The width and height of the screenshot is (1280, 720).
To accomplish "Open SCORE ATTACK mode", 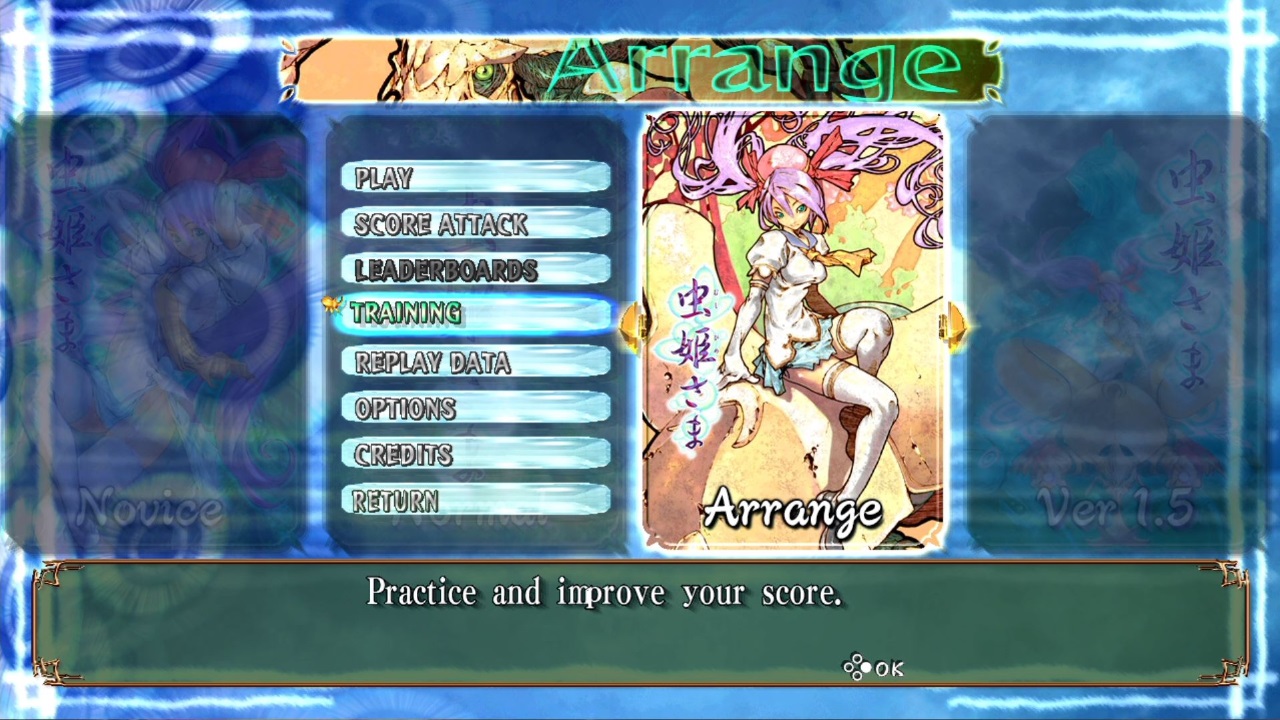I will pos(476,224).
